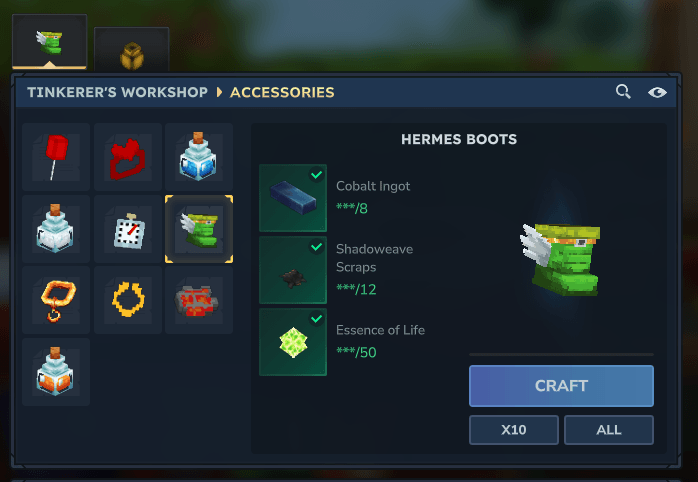This screenshot has height=482, width=698.
Task: Select the Hermes Boots recipe slot
Action: point(199,229)
